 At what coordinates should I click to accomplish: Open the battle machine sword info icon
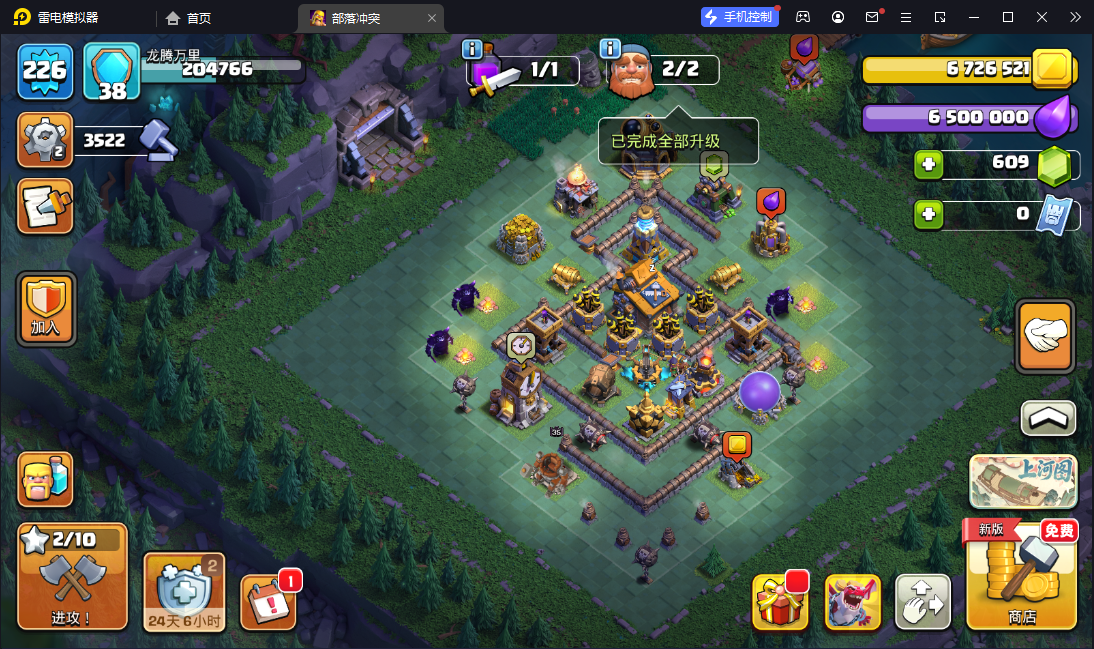(x=473, y=49)
